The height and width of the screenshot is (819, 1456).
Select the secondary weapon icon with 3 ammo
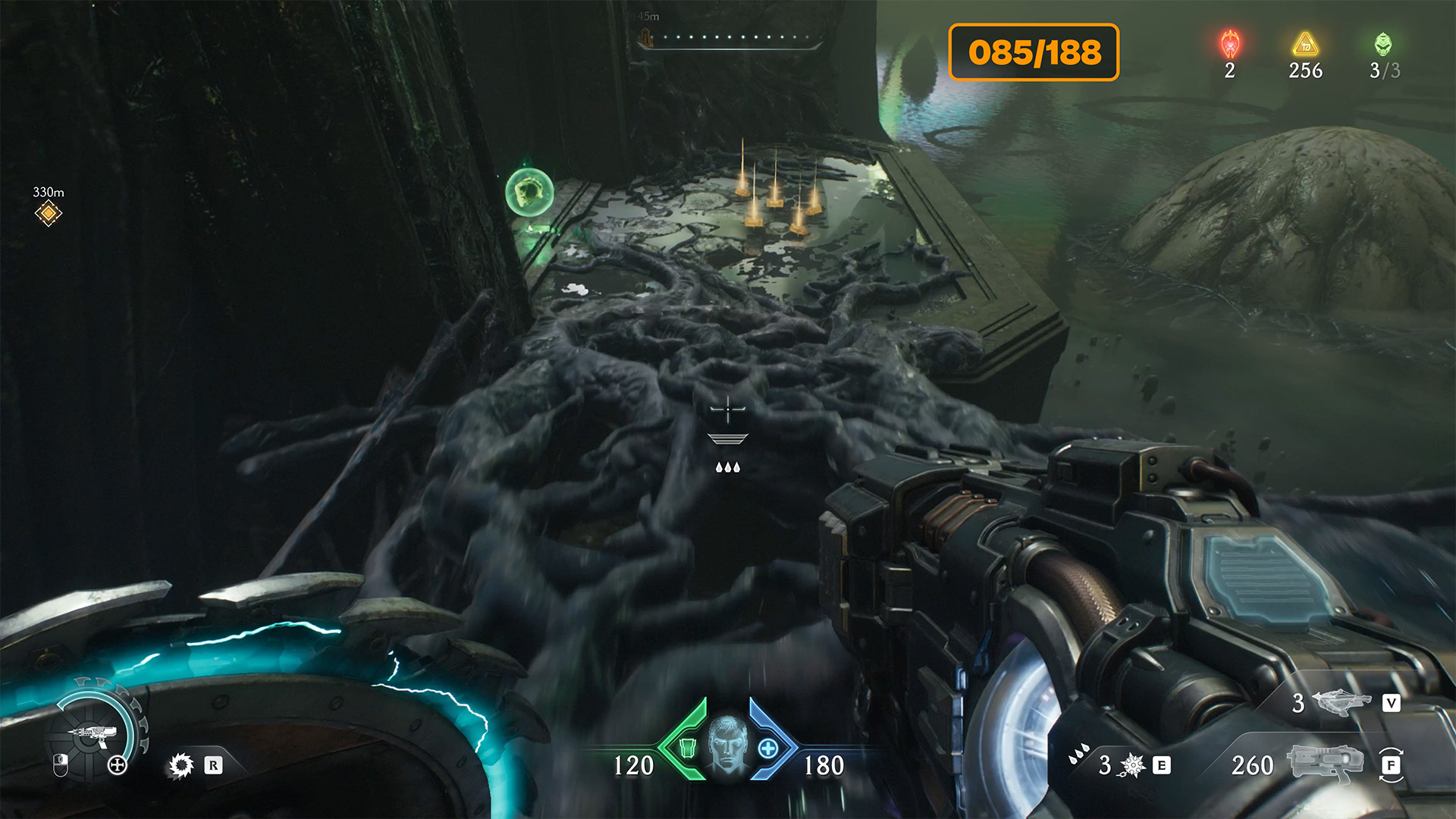[1341, 702]
